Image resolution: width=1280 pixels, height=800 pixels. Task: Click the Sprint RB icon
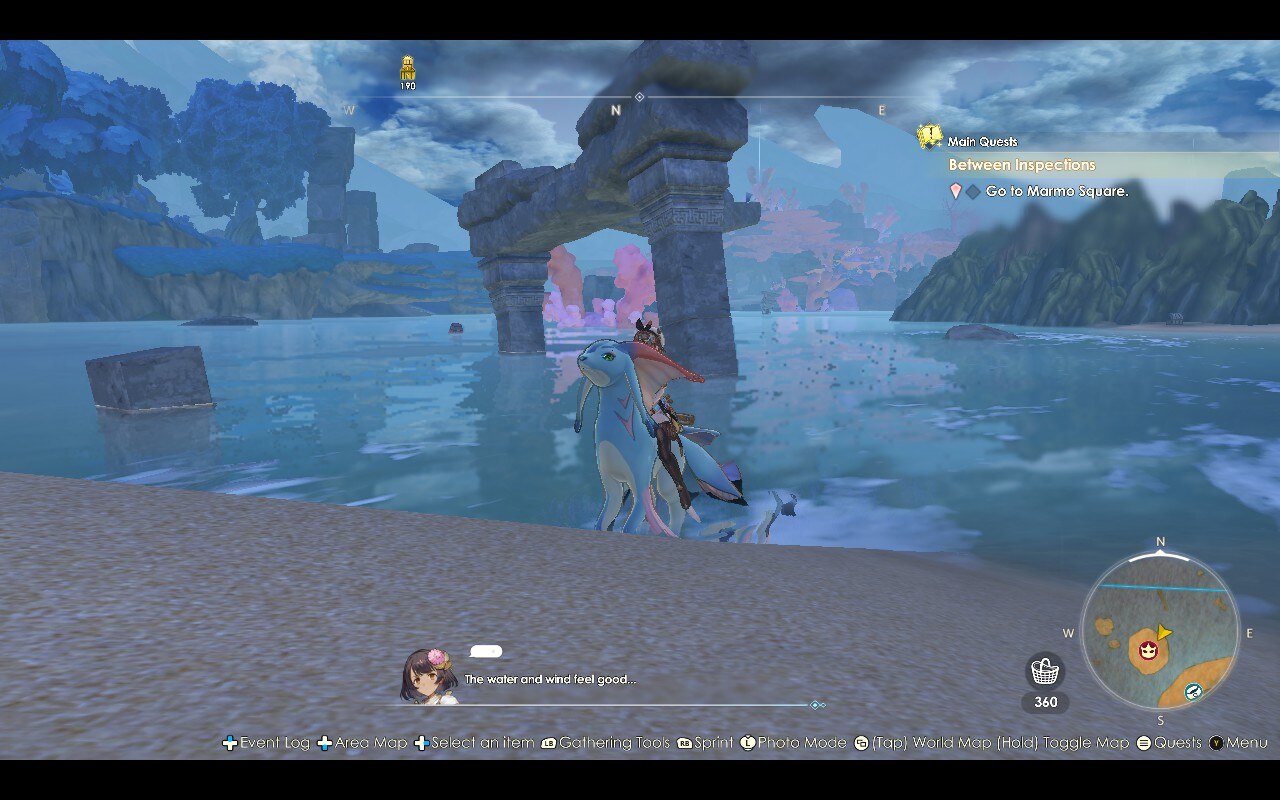(x=684, y=743)
